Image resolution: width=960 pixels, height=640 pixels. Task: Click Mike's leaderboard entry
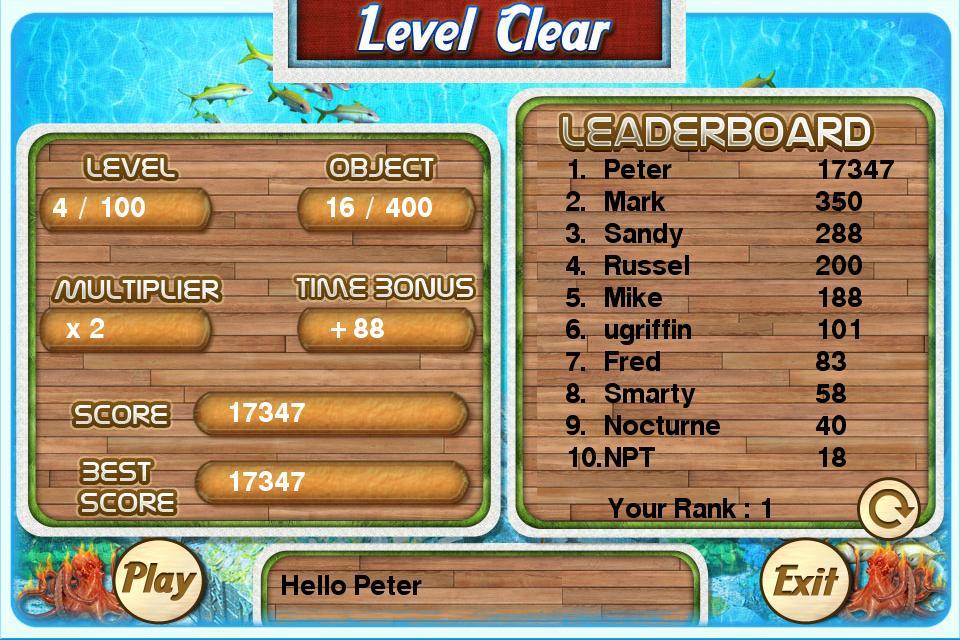(x=727, y=298)
